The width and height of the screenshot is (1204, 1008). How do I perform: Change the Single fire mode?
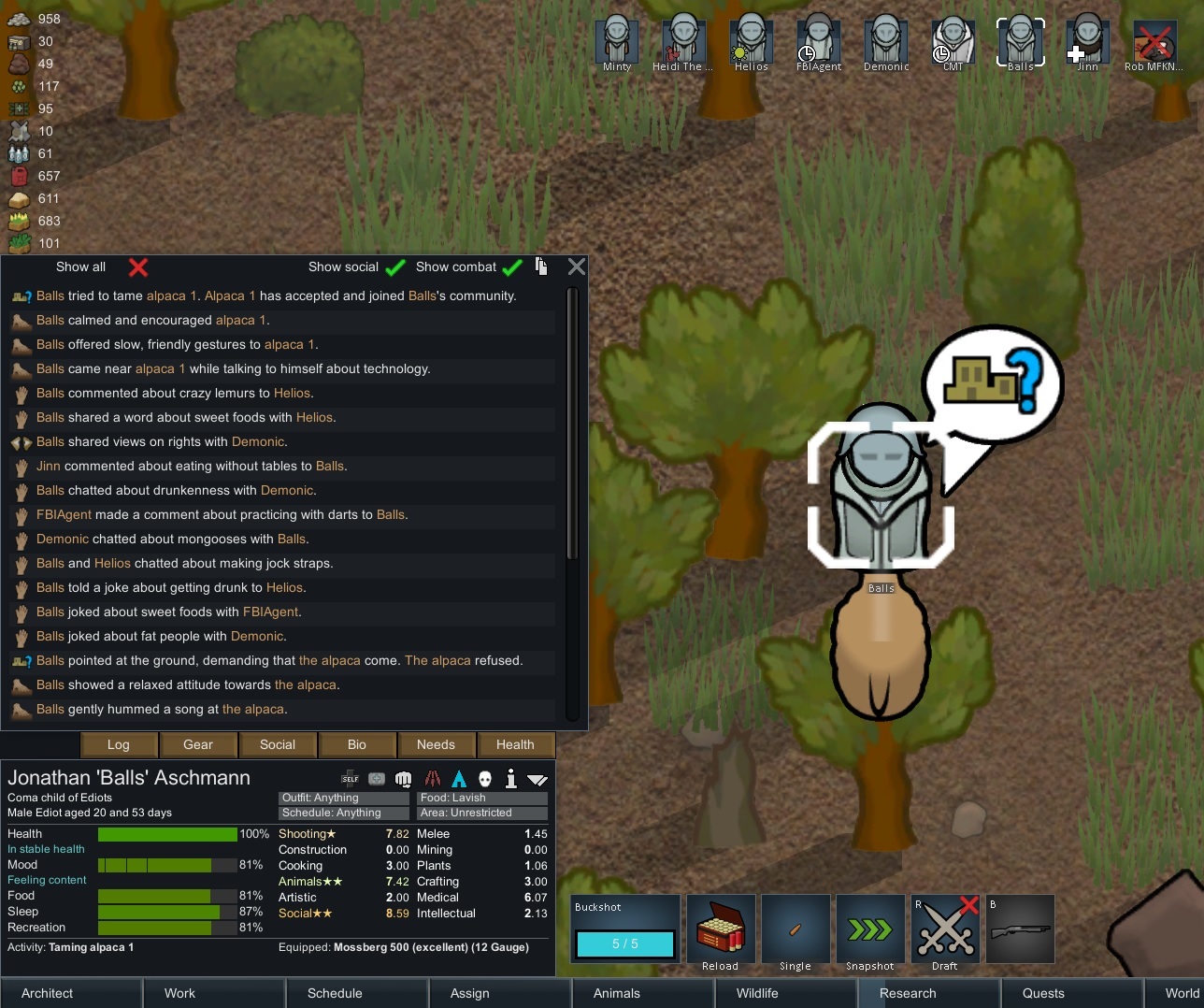pos(795,929)
